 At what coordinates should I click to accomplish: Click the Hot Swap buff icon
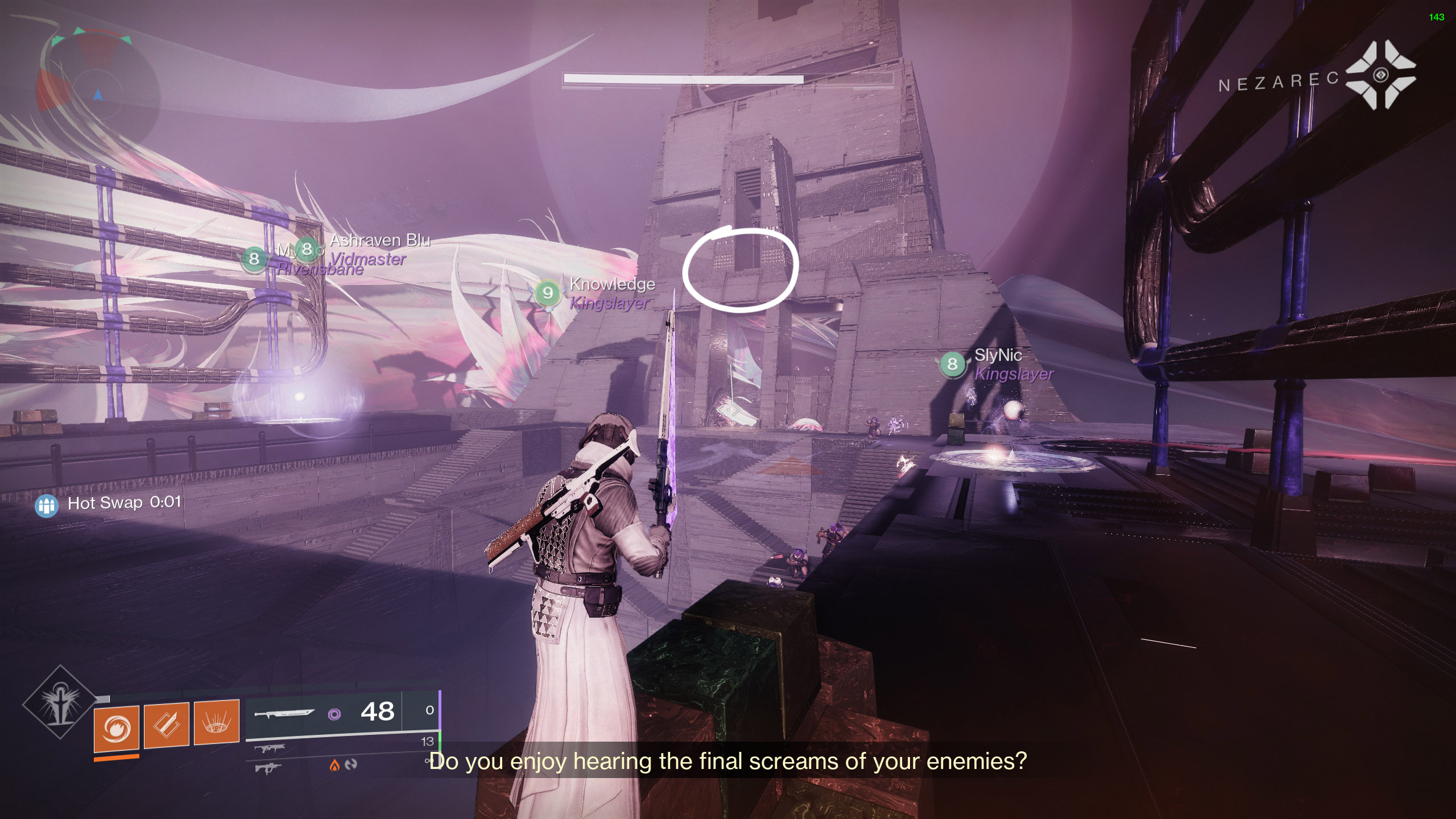point(47,506)
